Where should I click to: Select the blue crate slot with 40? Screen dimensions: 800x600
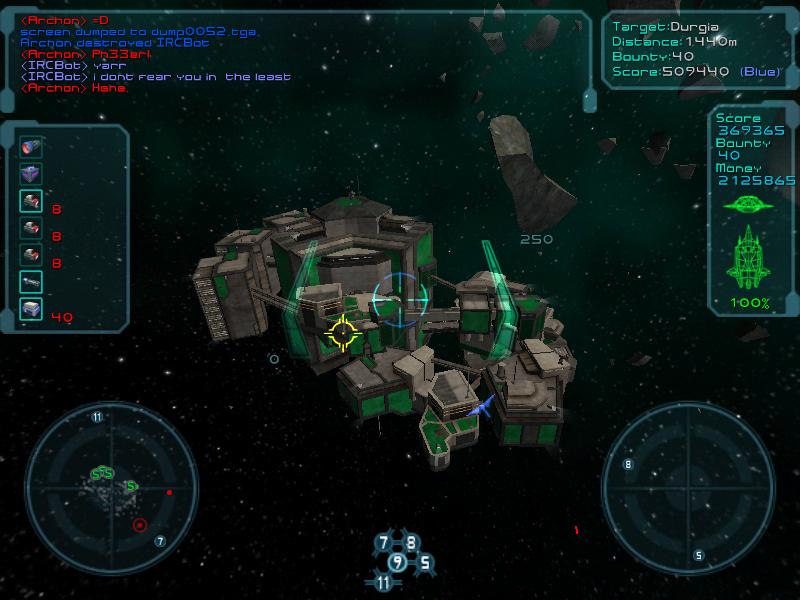(x=31, y=310)
